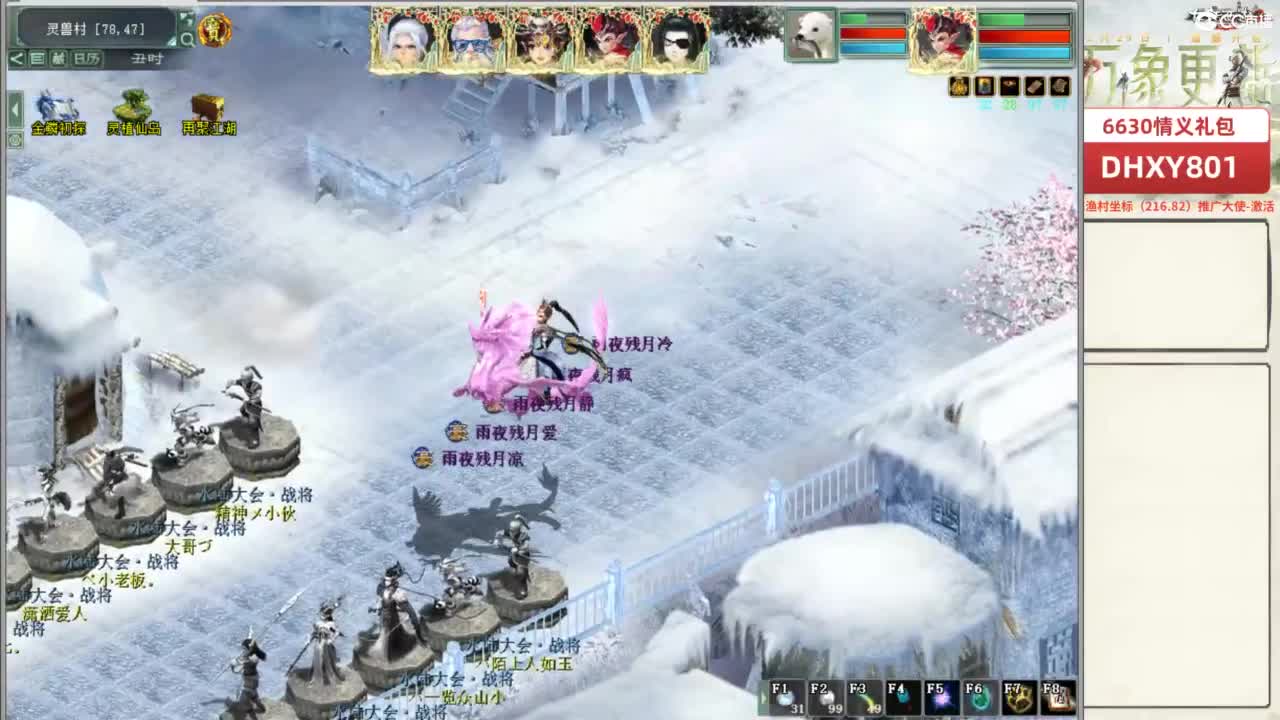The image size is (1280, 720).
Task: Collapse the activity icons with the left green arrow
Action: pos(13,110)
